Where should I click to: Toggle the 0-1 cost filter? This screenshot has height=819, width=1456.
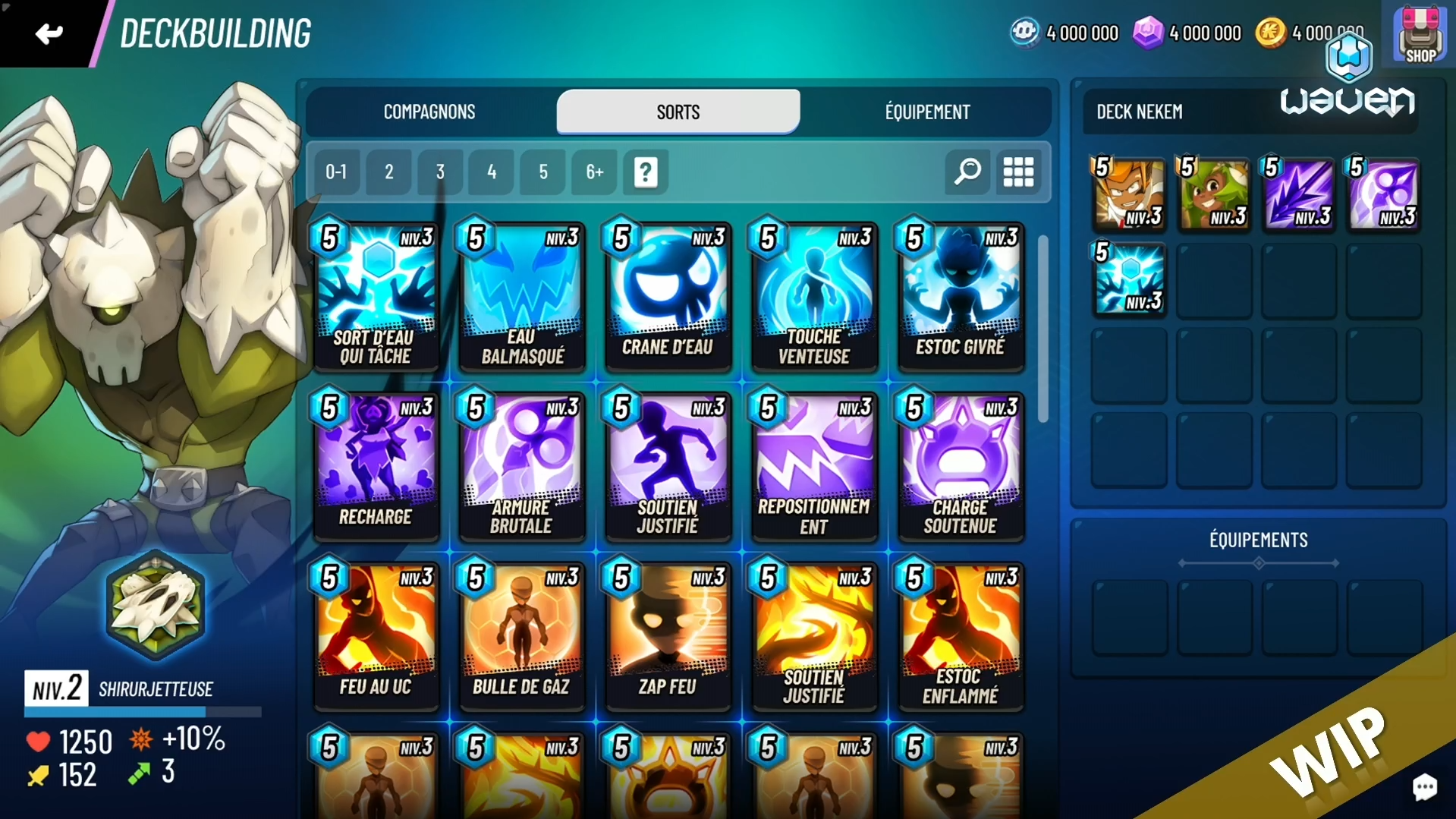pyautogui.click(x=336, y=172)
